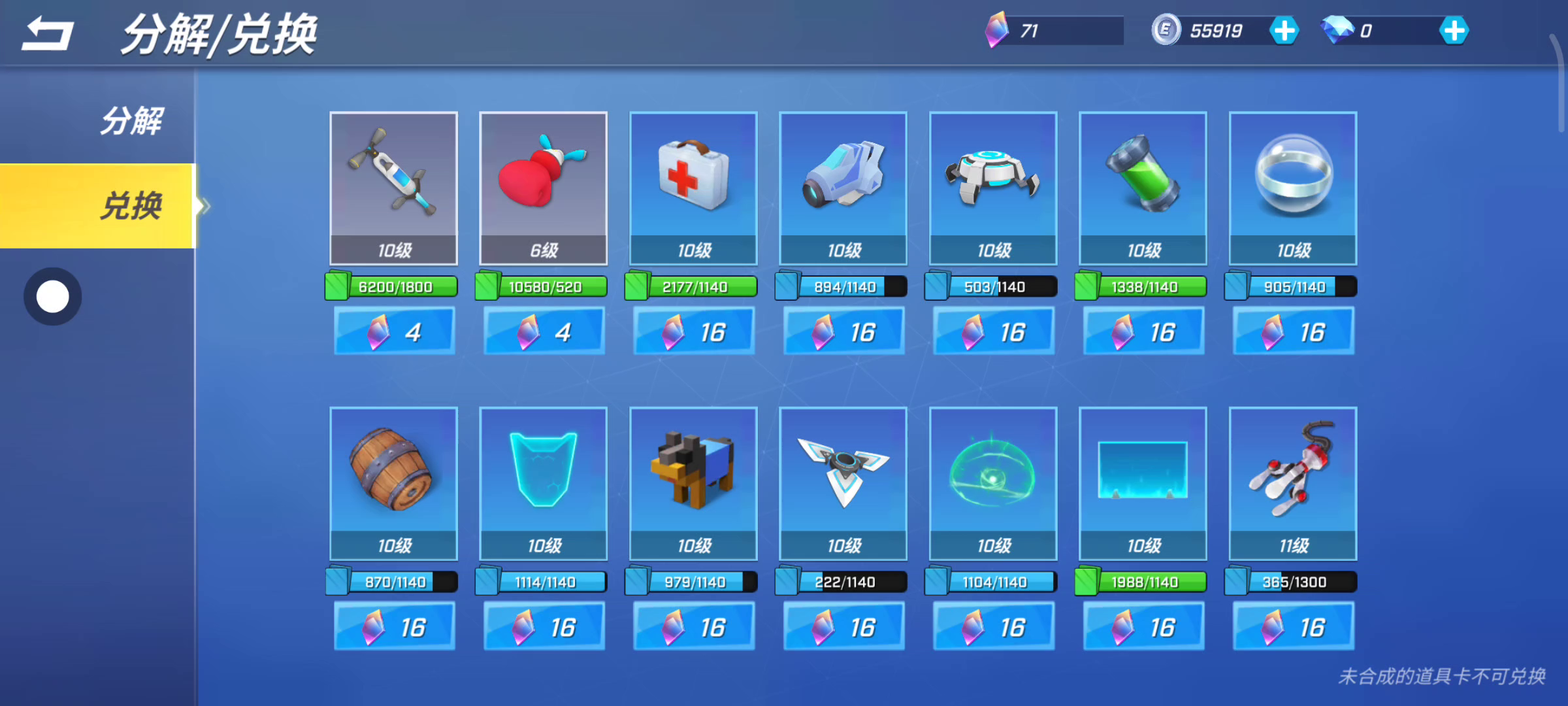Open the green battery canister card
This screenshot has height=706, width=1568.
1143,188
